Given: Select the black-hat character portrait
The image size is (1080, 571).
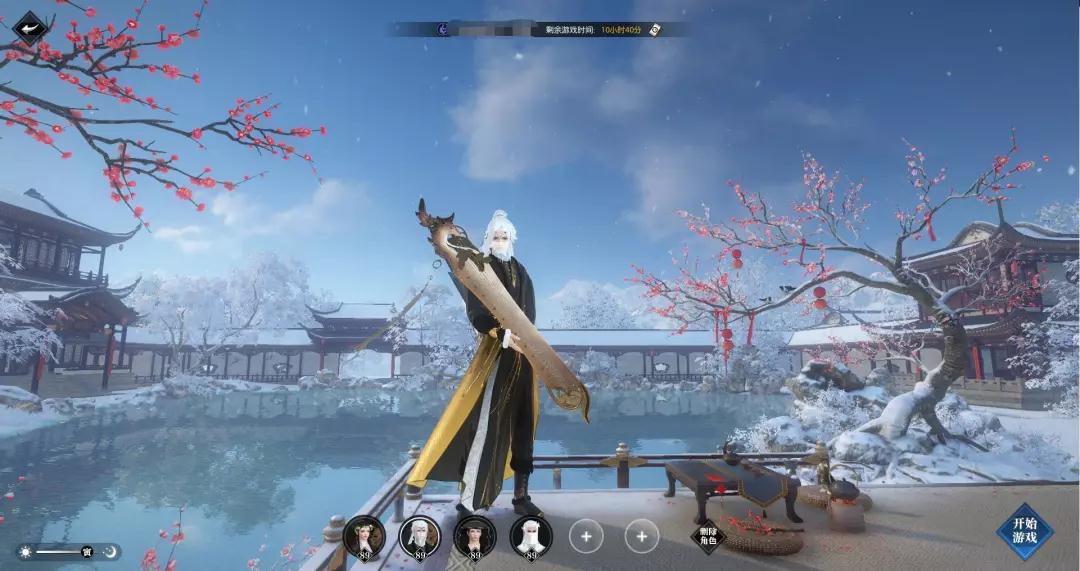Looking at the screenshot, I should coord(475,536).
